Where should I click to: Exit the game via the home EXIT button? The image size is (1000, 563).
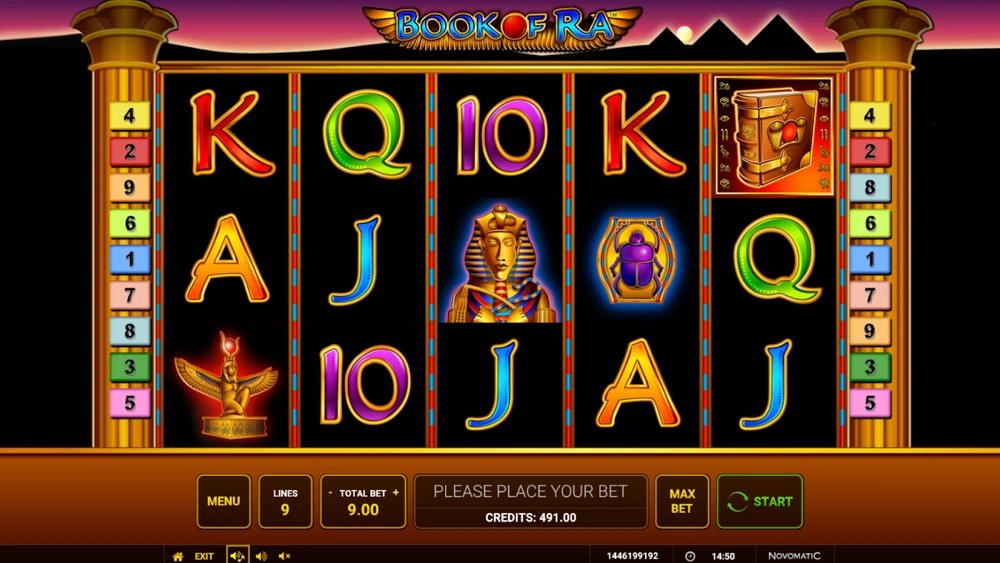coord(193,556)
